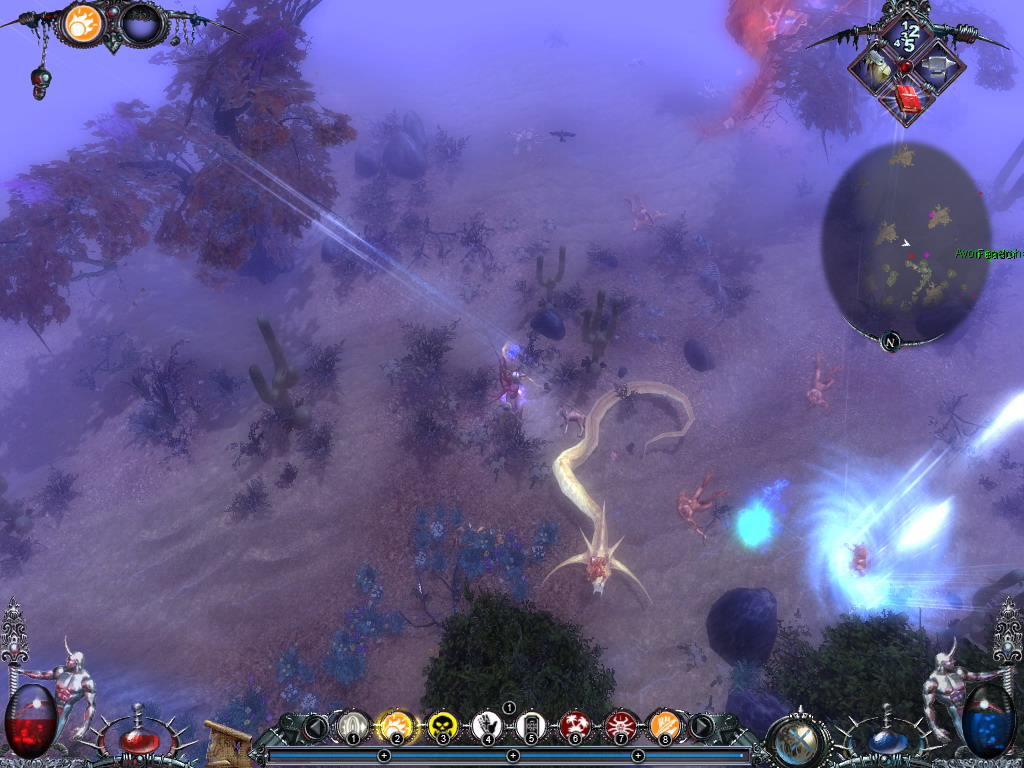Open the numbered 1-2-3-4-5 diamond panel
The height and width of the screenshot is (768, 1024).
[906, 36]
